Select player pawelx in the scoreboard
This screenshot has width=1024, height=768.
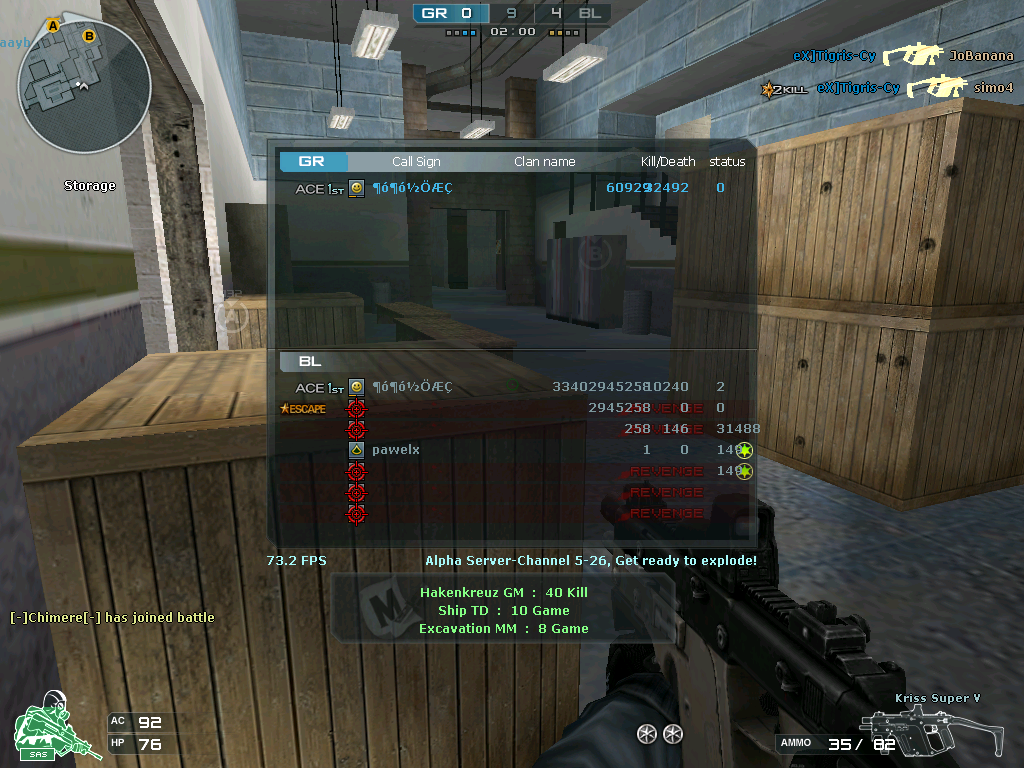(396, 450)
